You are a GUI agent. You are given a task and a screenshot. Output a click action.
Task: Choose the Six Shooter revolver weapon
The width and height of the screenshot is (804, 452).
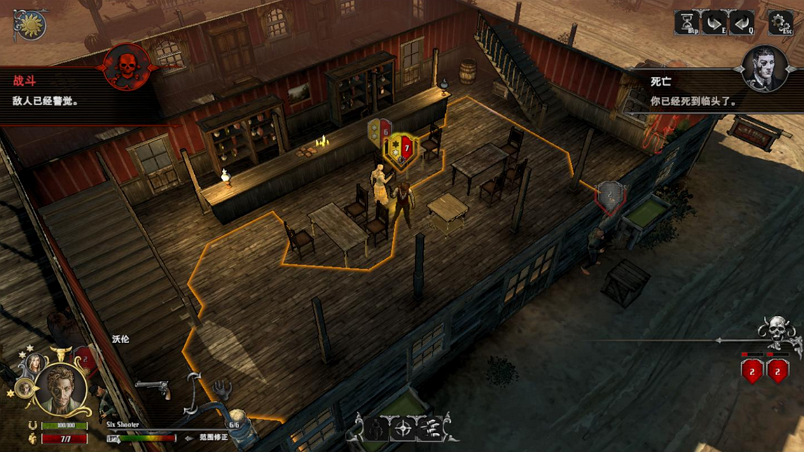[x=153, y=389]
